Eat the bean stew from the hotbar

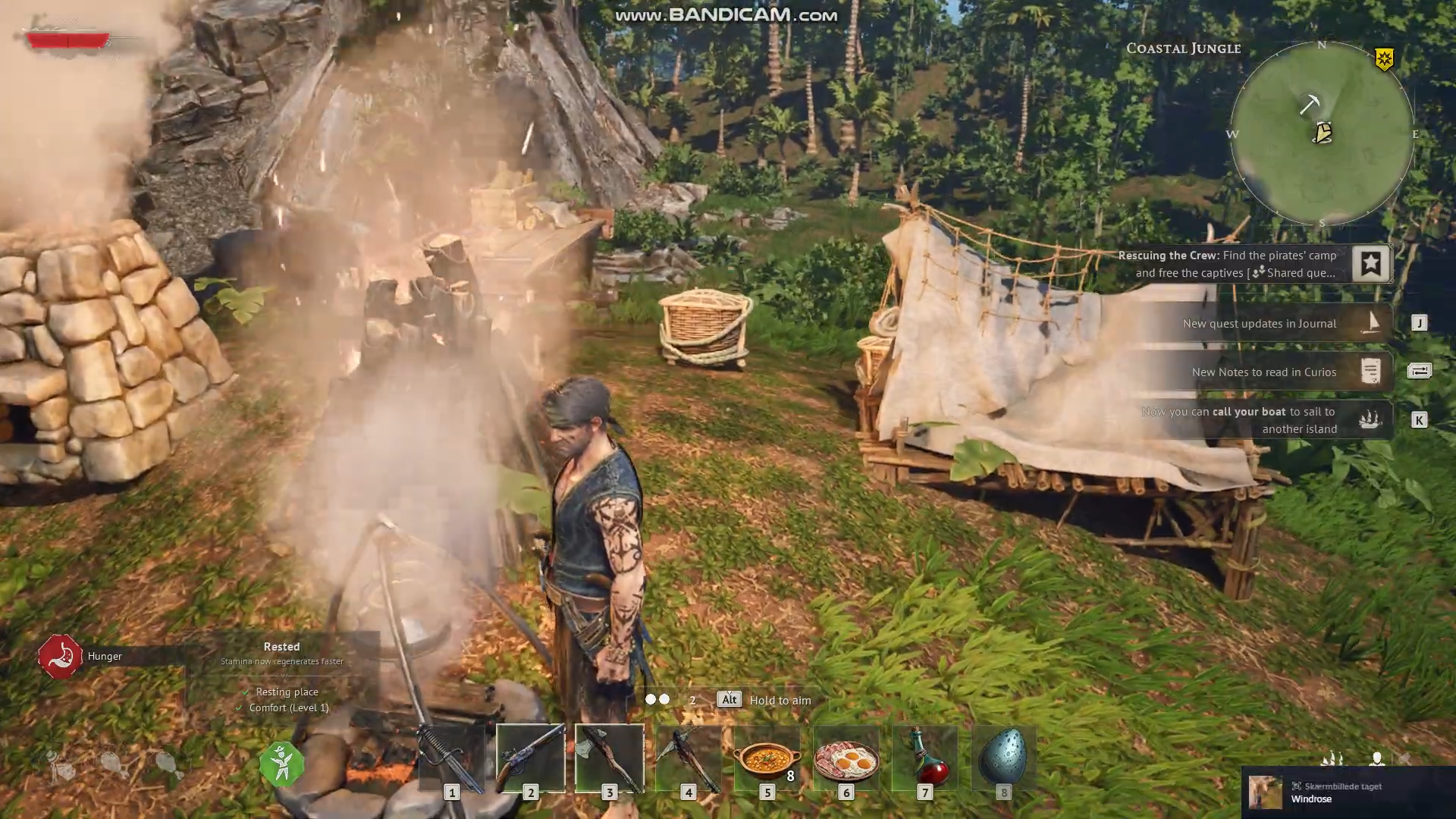[x=767, y=758]
